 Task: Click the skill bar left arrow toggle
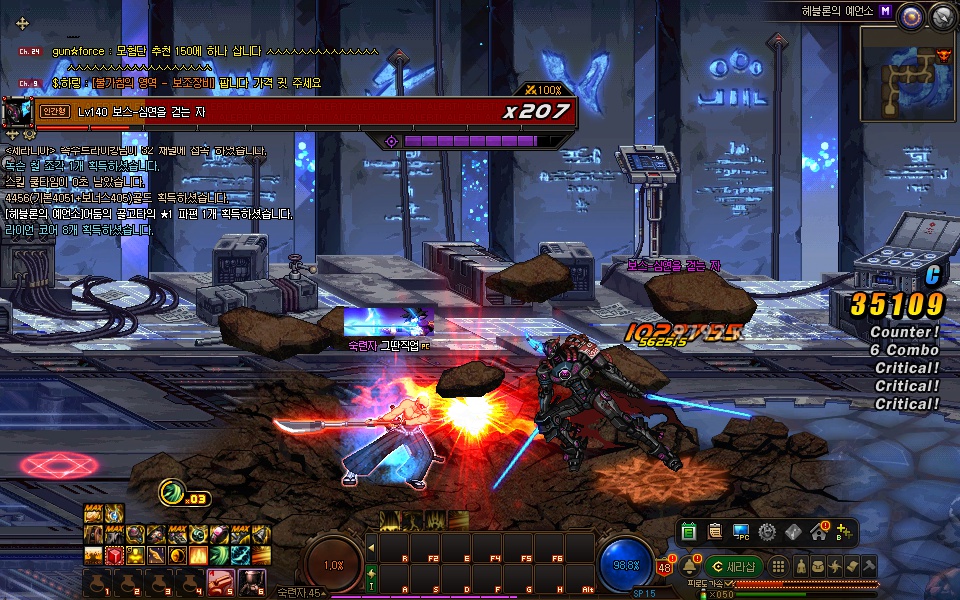coord(371,547)
